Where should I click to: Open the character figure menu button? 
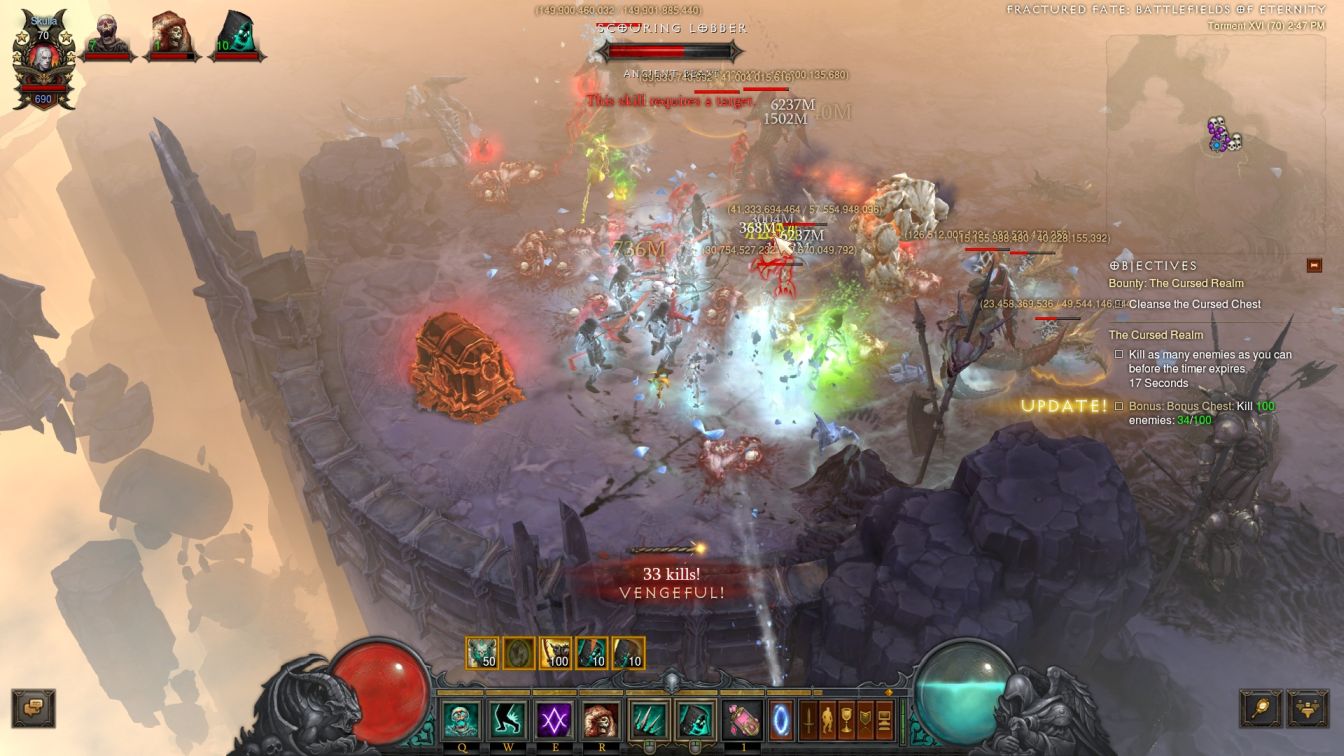point(828,720)
